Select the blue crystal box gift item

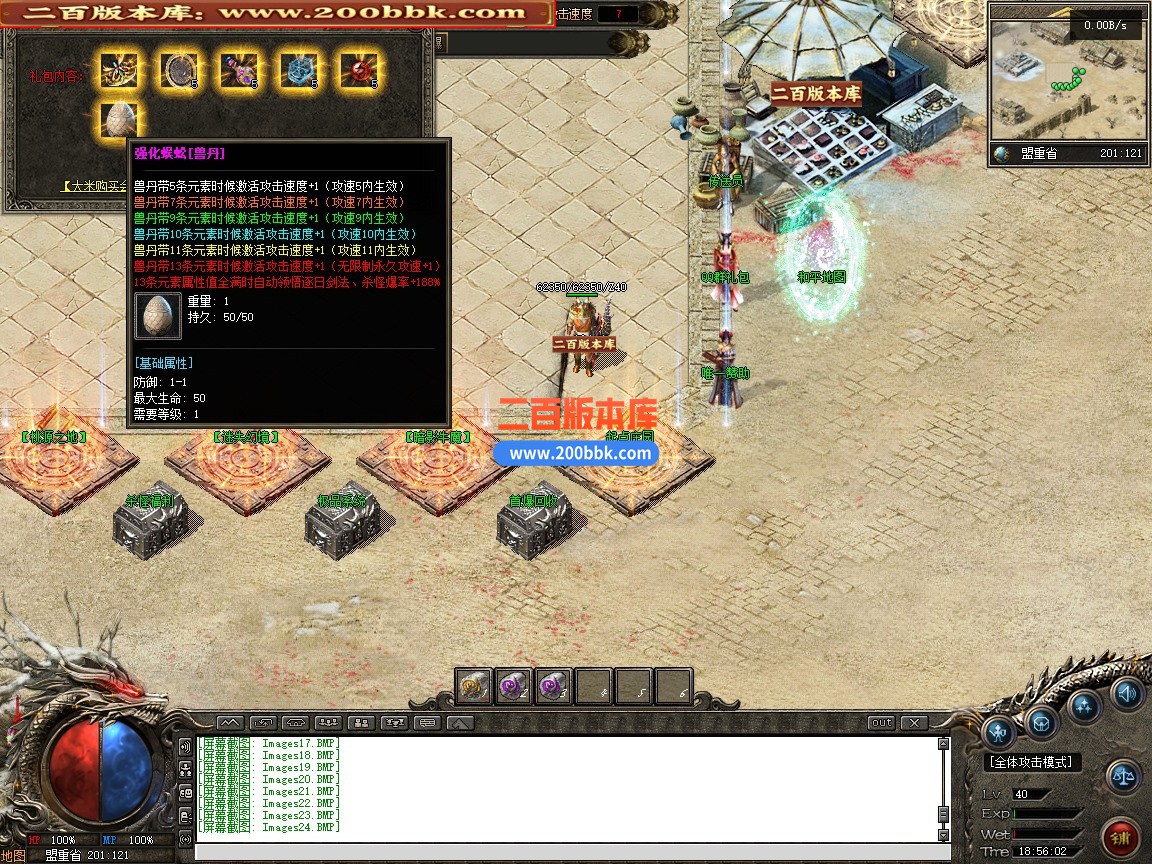[298, 70]
